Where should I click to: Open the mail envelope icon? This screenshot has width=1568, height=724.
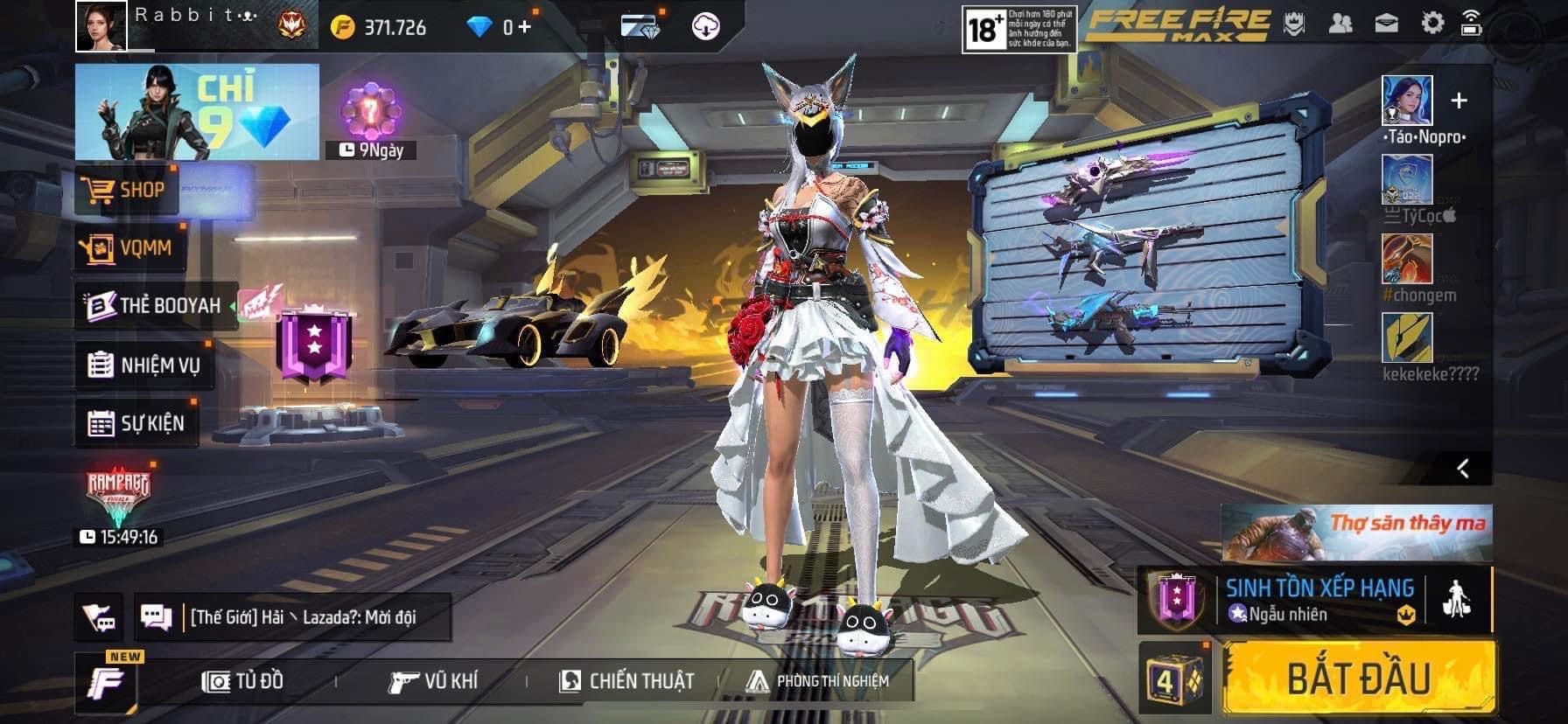[x=1387, y=24]
